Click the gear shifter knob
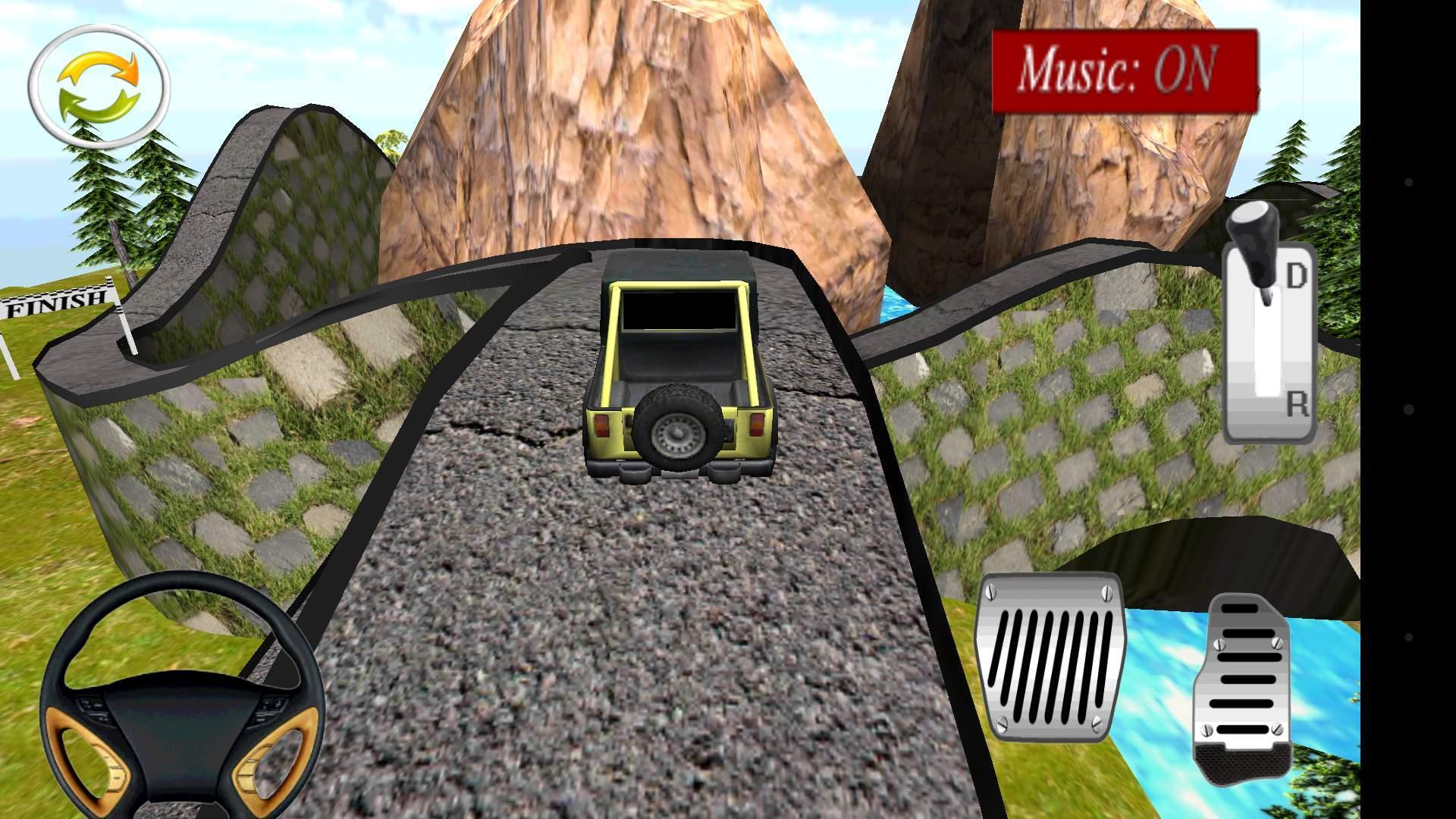 (1256, 227)
